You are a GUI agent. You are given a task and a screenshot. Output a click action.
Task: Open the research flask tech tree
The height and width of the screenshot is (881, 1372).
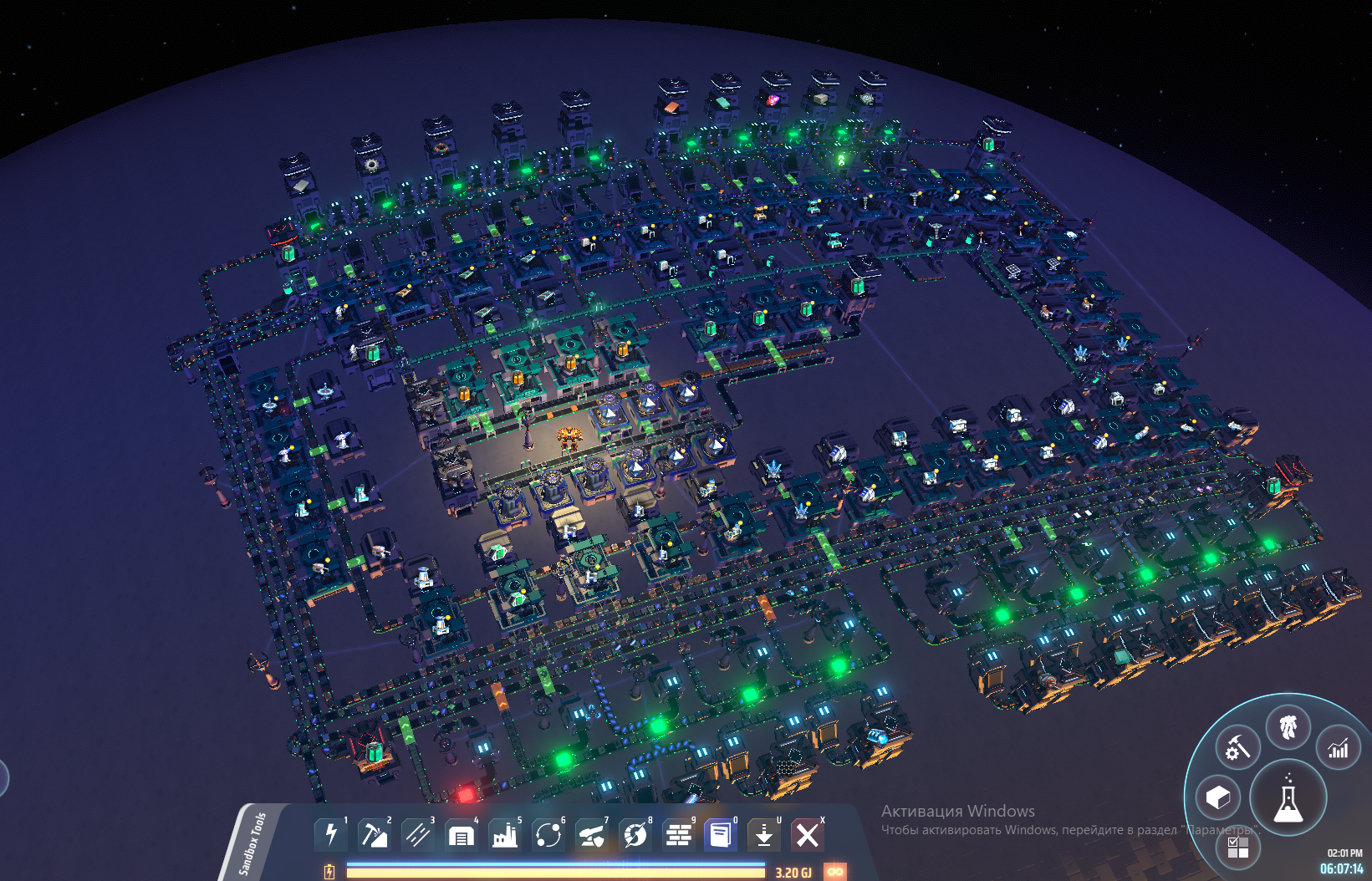pyautogui.click(x=1288, y=798)
